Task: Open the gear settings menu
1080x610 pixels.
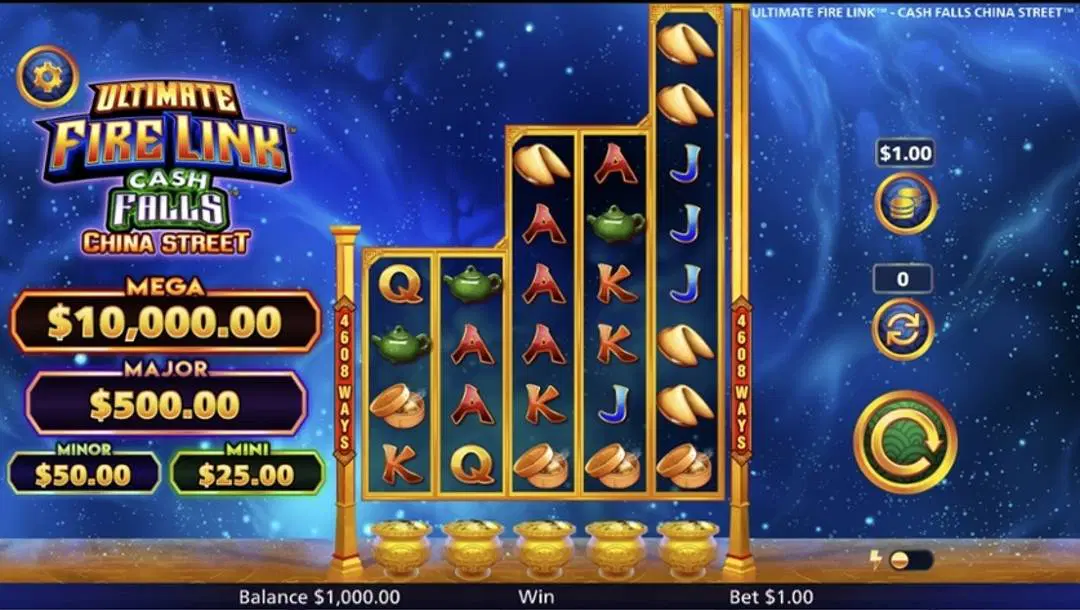Action: [x=47, y=77]
